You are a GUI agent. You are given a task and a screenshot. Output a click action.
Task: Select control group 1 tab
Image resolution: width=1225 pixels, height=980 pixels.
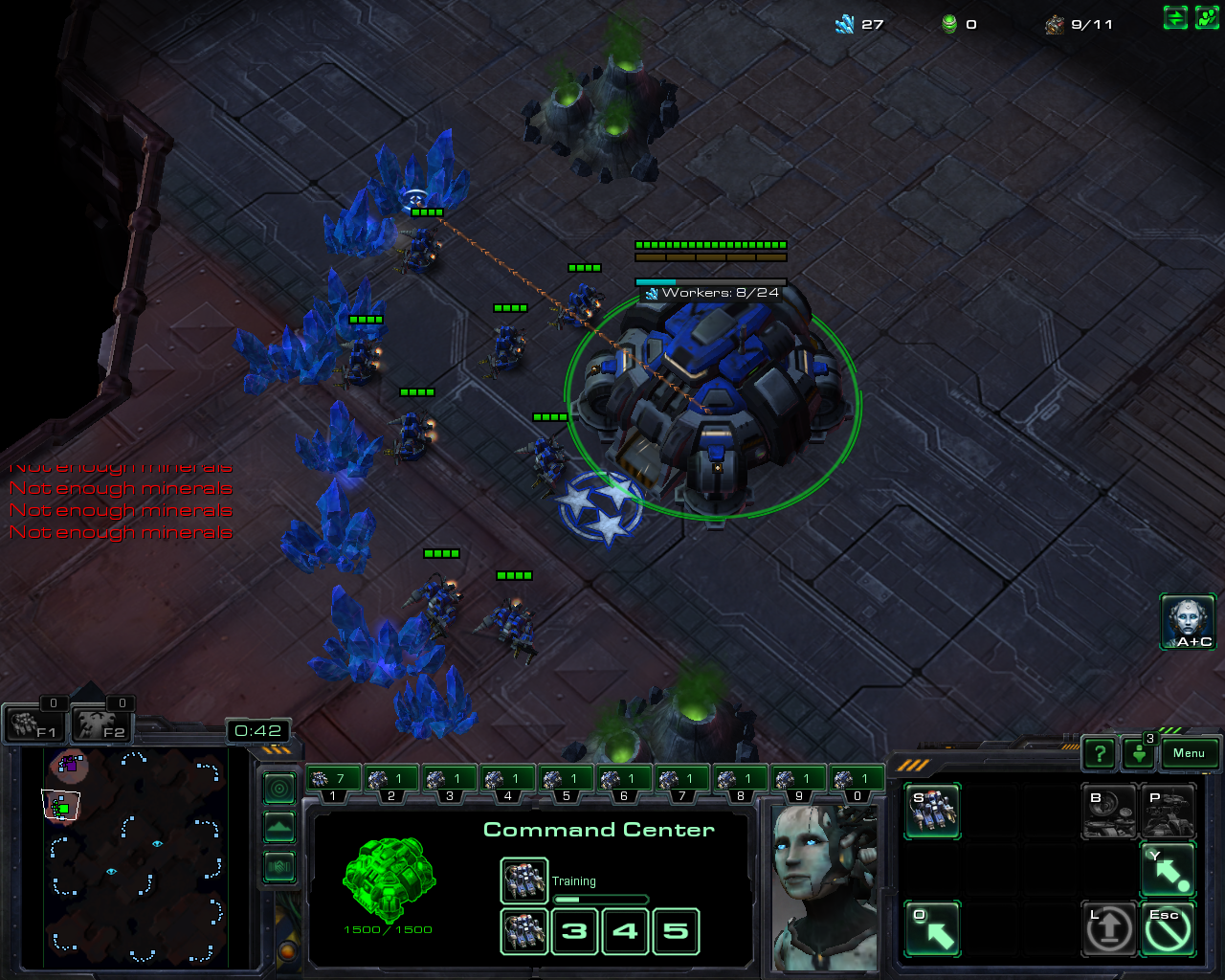click(332, 782)
